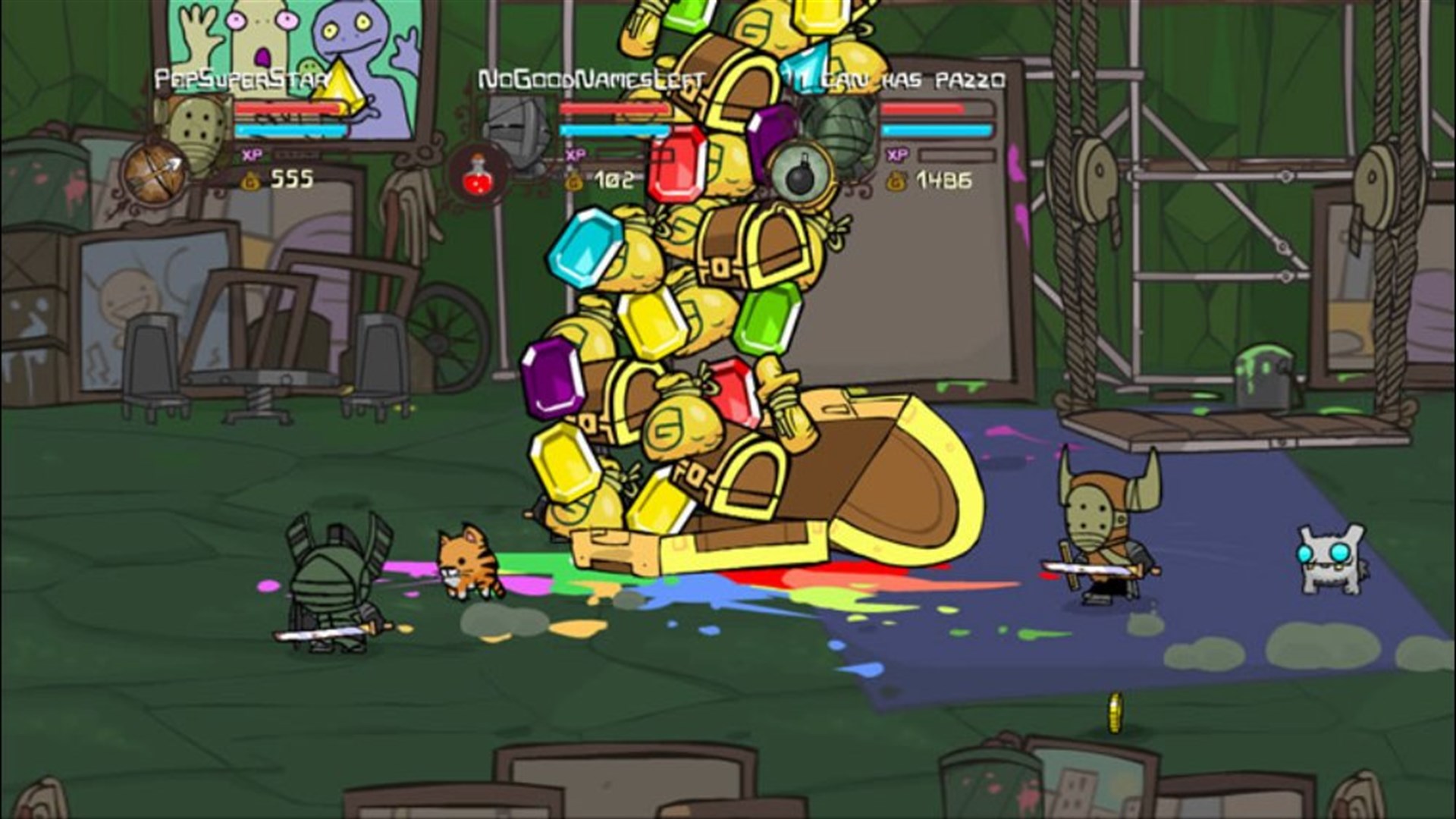Select the green knight holding a sword
The image size is (1456, 819).
pos(334,584)
